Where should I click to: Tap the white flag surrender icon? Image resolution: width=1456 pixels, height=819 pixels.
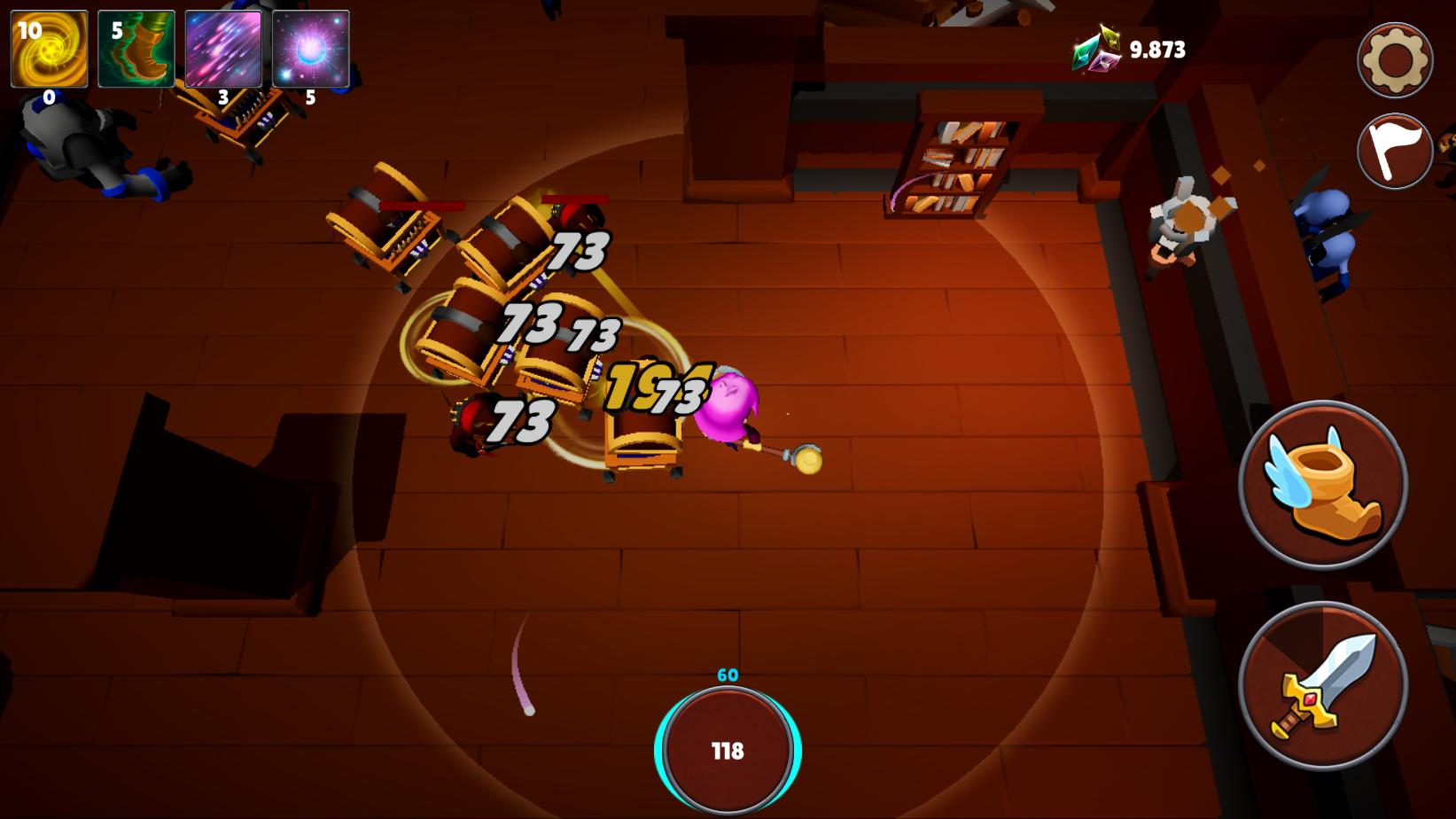coord(1394,151)
